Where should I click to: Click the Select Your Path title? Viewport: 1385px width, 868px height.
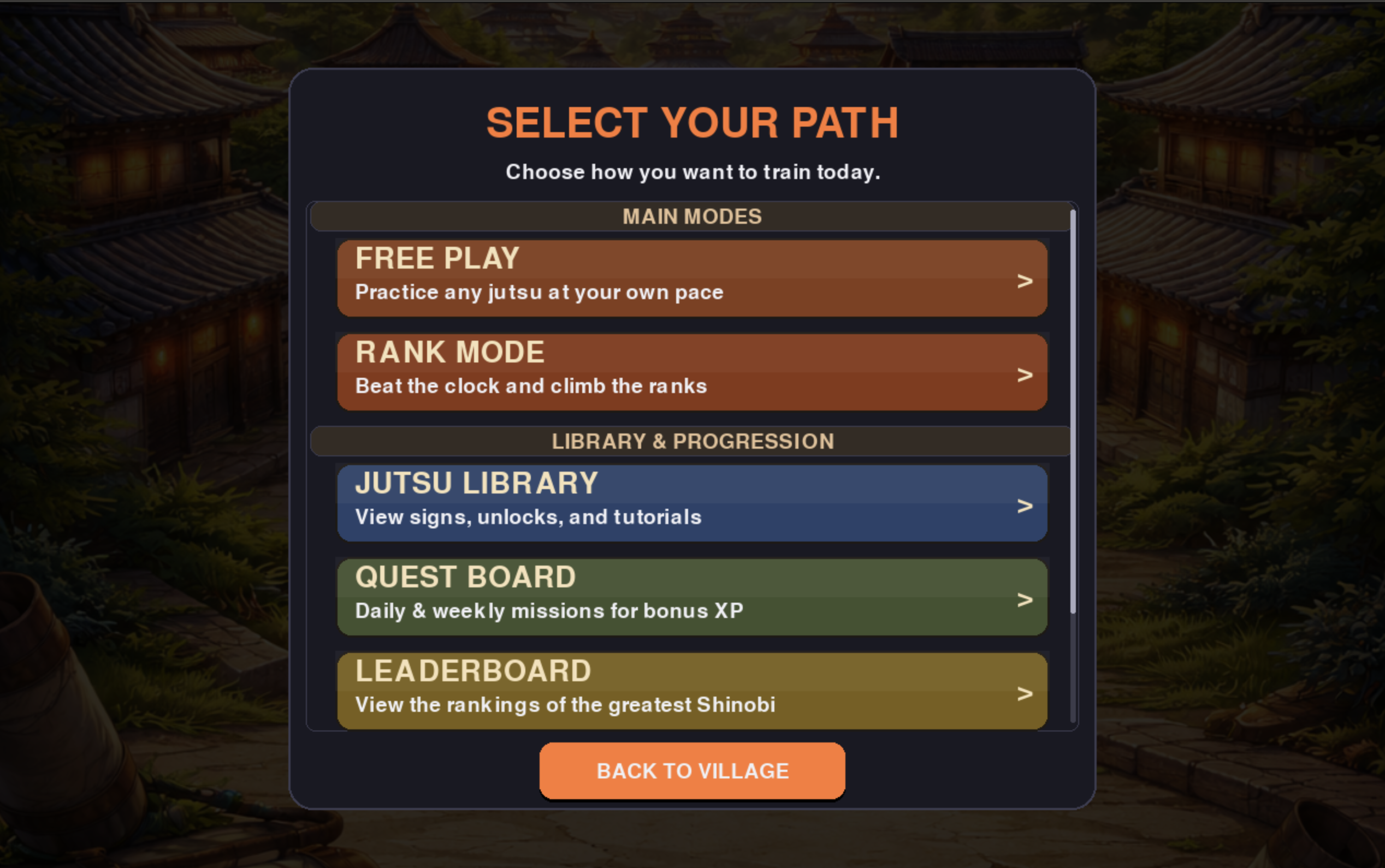(x=692, y=121)
